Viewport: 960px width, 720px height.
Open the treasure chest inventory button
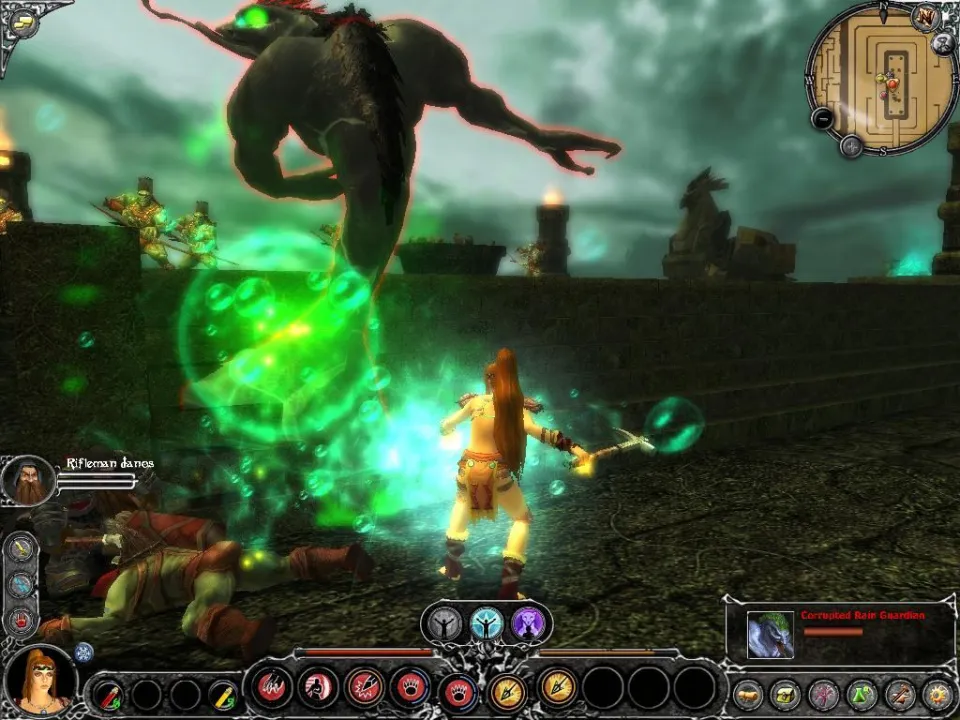(785, 693)
